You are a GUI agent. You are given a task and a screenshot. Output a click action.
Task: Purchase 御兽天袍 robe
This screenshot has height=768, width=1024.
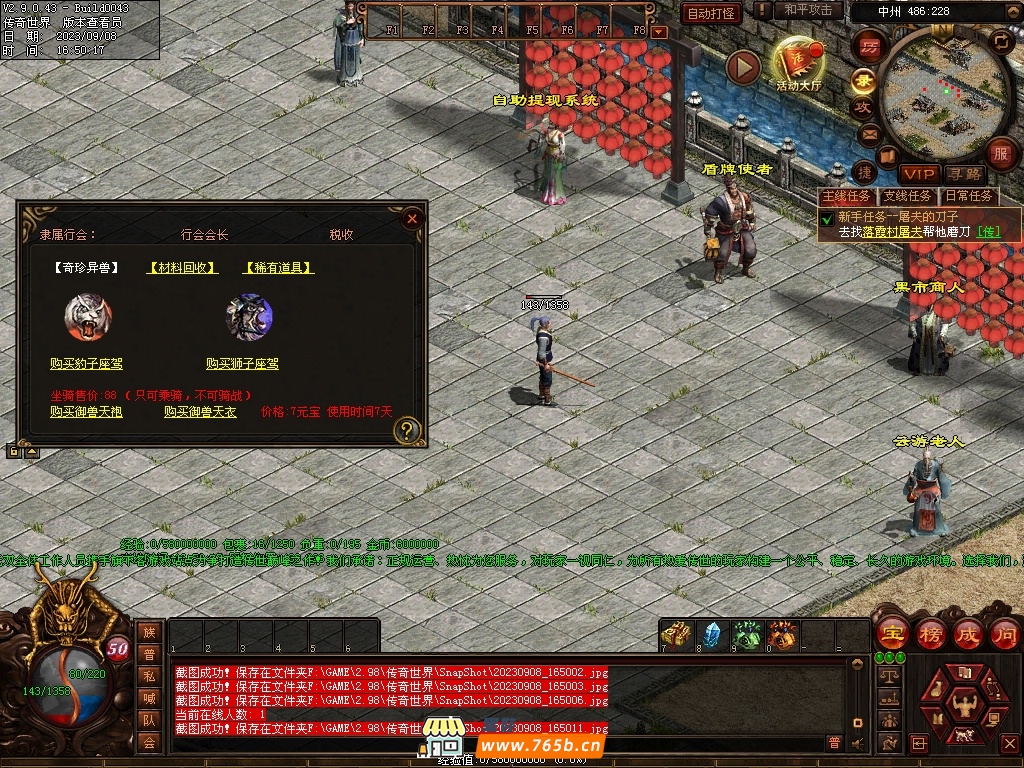86,412
